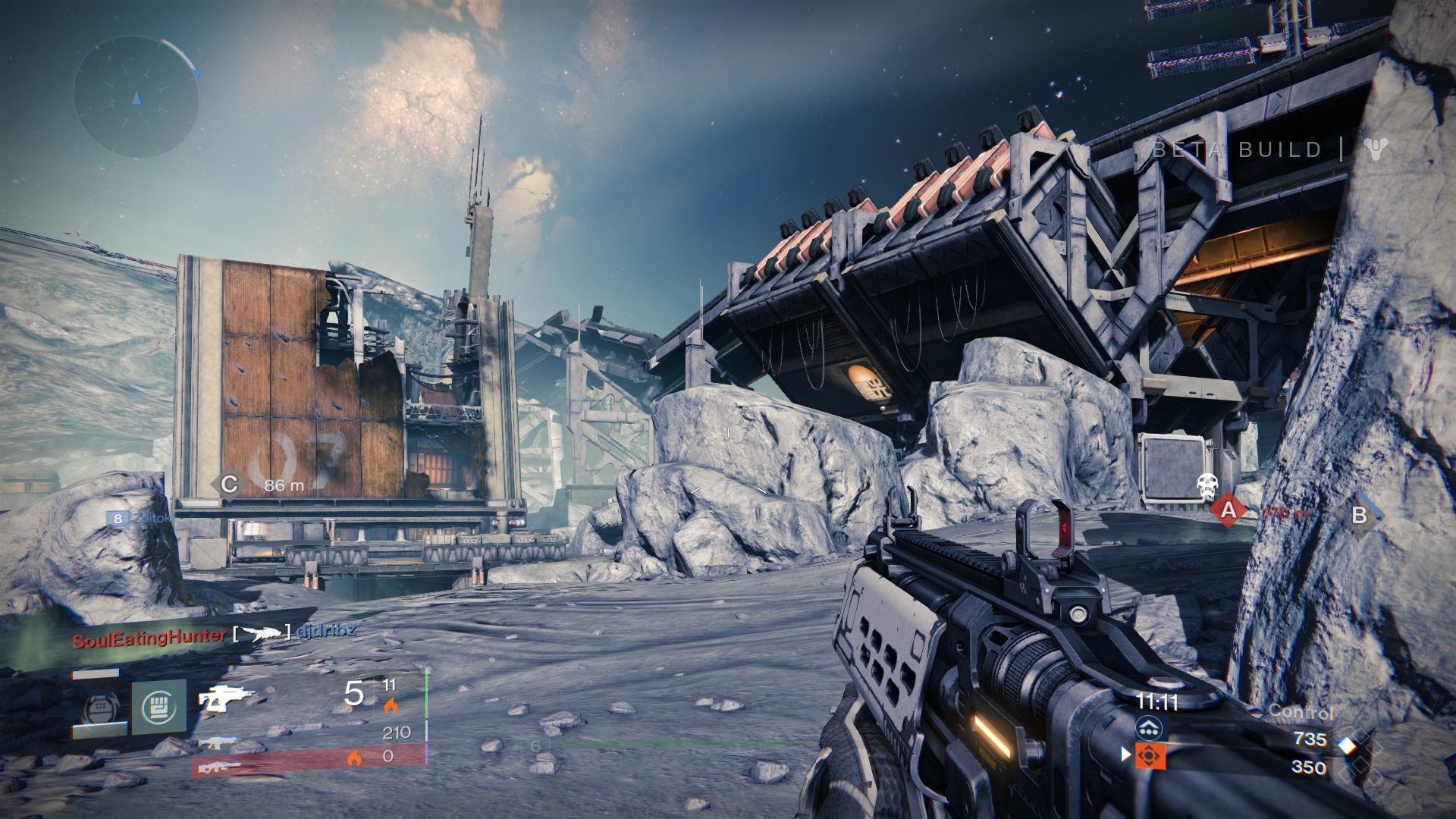Select the special weapon icon with 210 ammo
This screenshot has height=819, width=1456.
(x=218, y=742)
